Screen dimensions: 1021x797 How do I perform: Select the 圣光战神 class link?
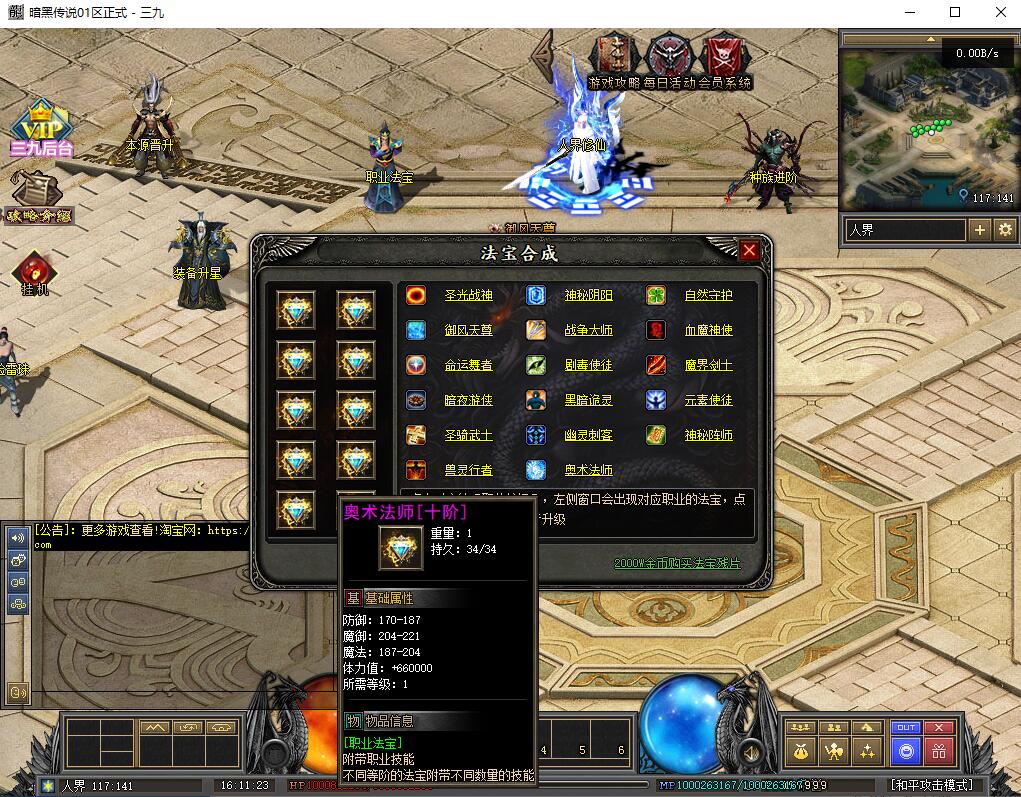pyautogui.click(x=468, y=296)
